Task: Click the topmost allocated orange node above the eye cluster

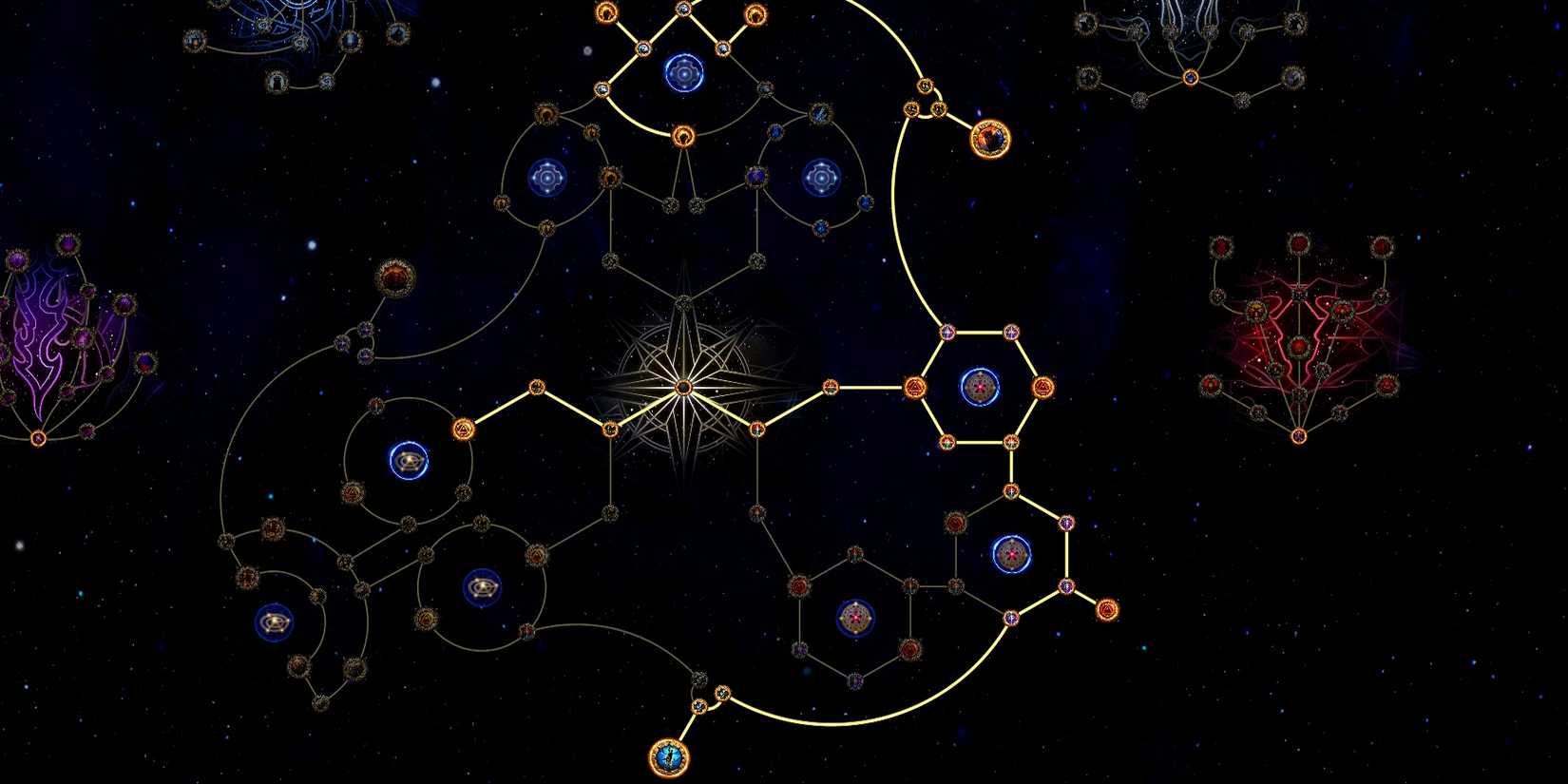Action: point(609,11)
